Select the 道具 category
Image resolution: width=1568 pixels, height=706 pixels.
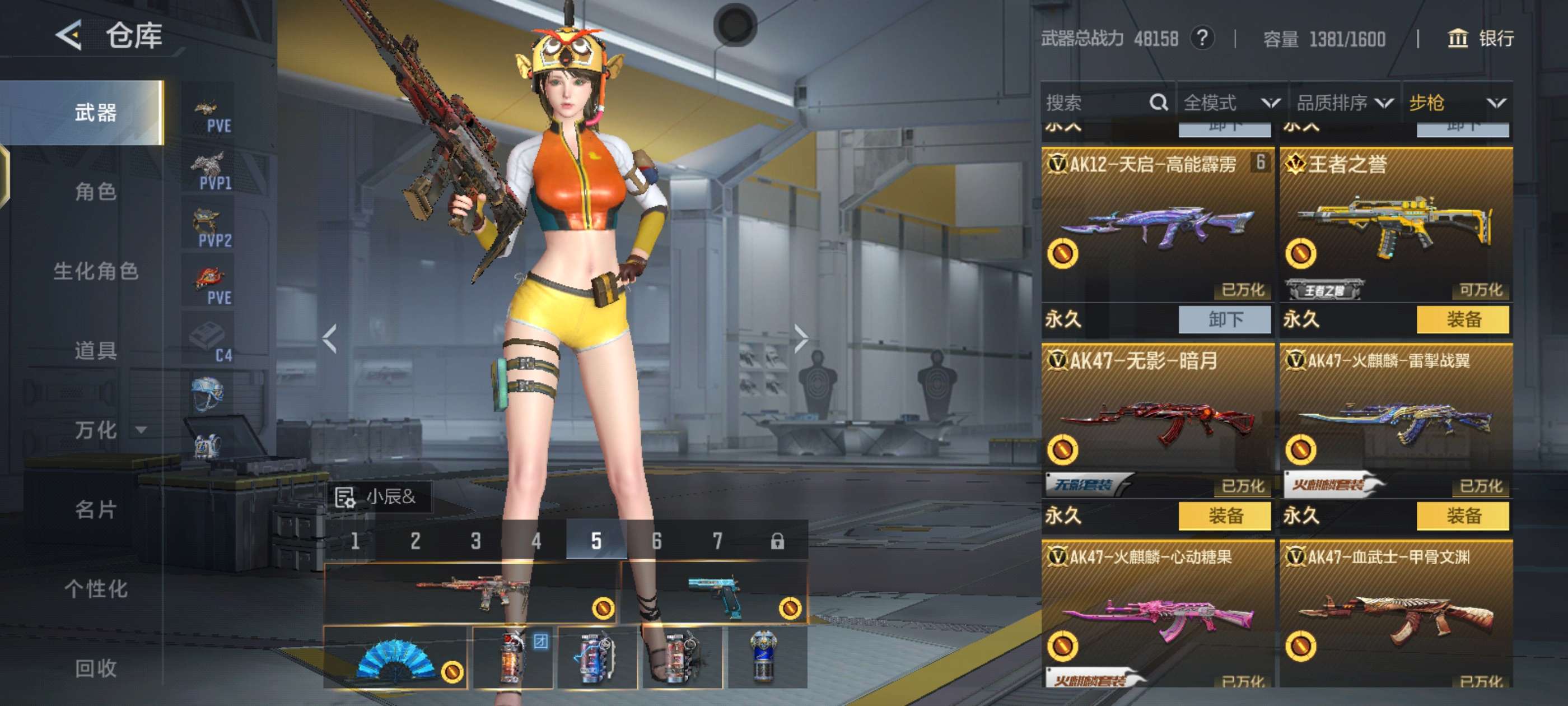point(96,350)
